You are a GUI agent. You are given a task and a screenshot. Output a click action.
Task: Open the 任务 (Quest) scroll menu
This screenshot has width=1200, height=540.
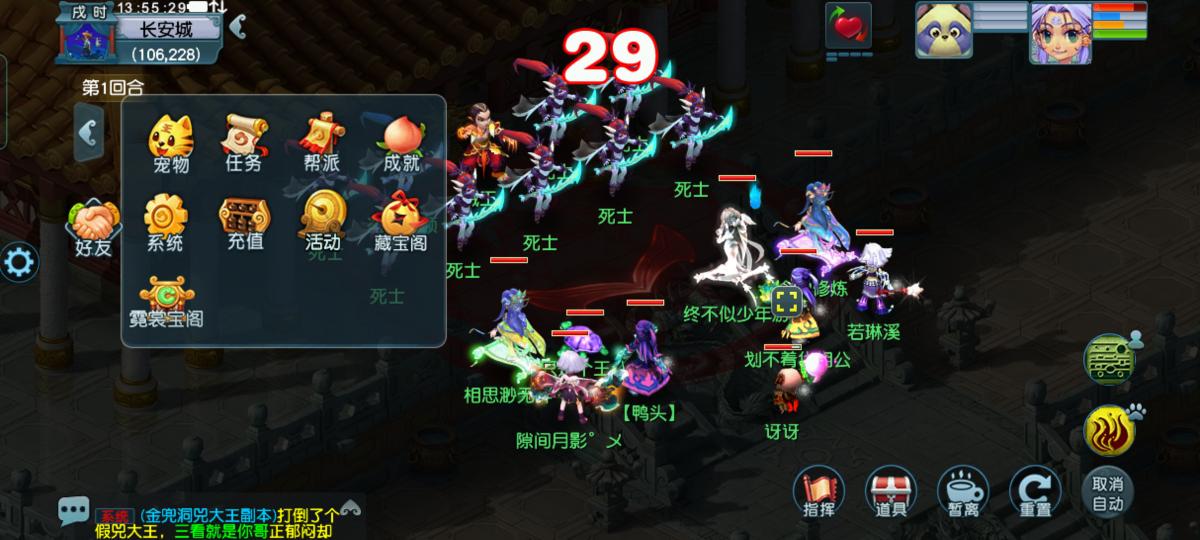[x=244, y=141]
